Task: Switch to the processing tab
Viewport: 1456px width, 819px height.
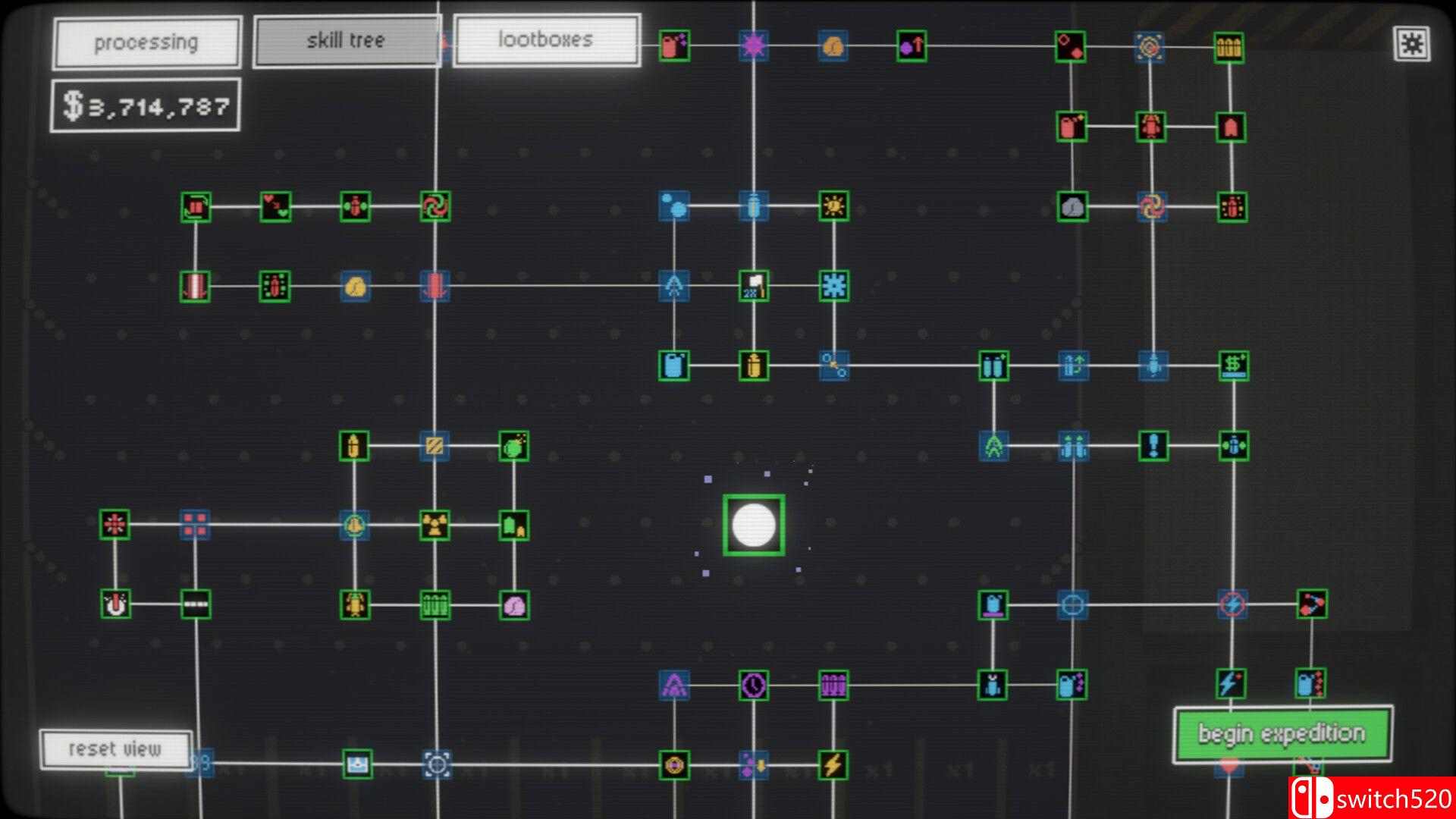Action: click(x=146, y=42)
